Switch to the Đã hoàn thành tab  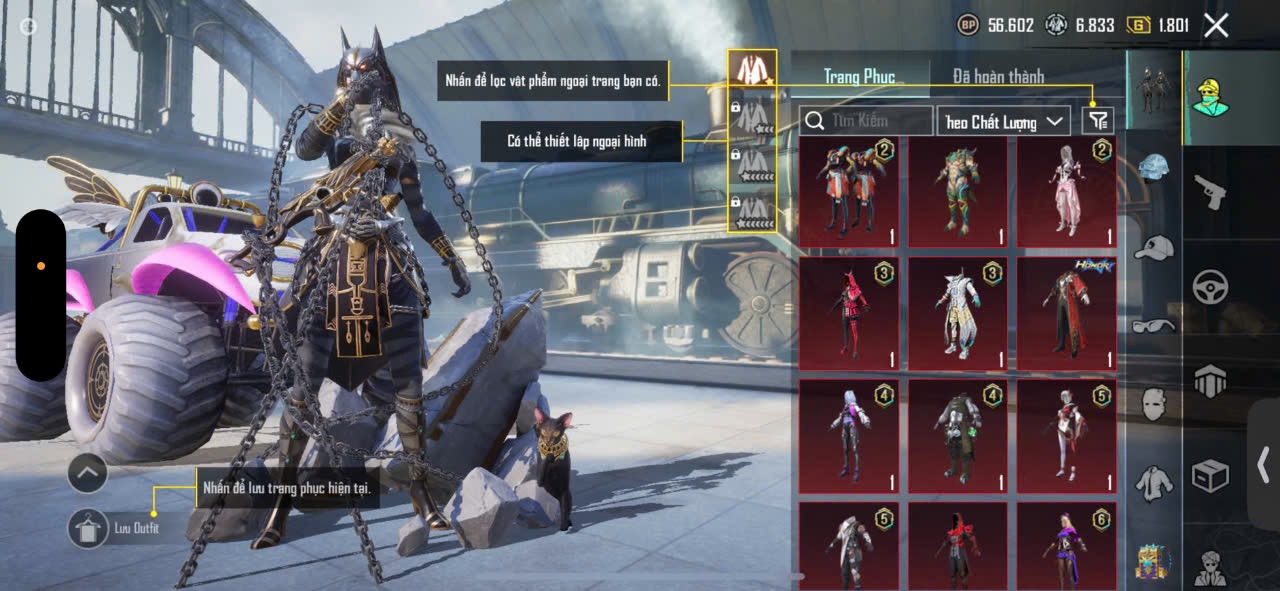pos(998,76)
